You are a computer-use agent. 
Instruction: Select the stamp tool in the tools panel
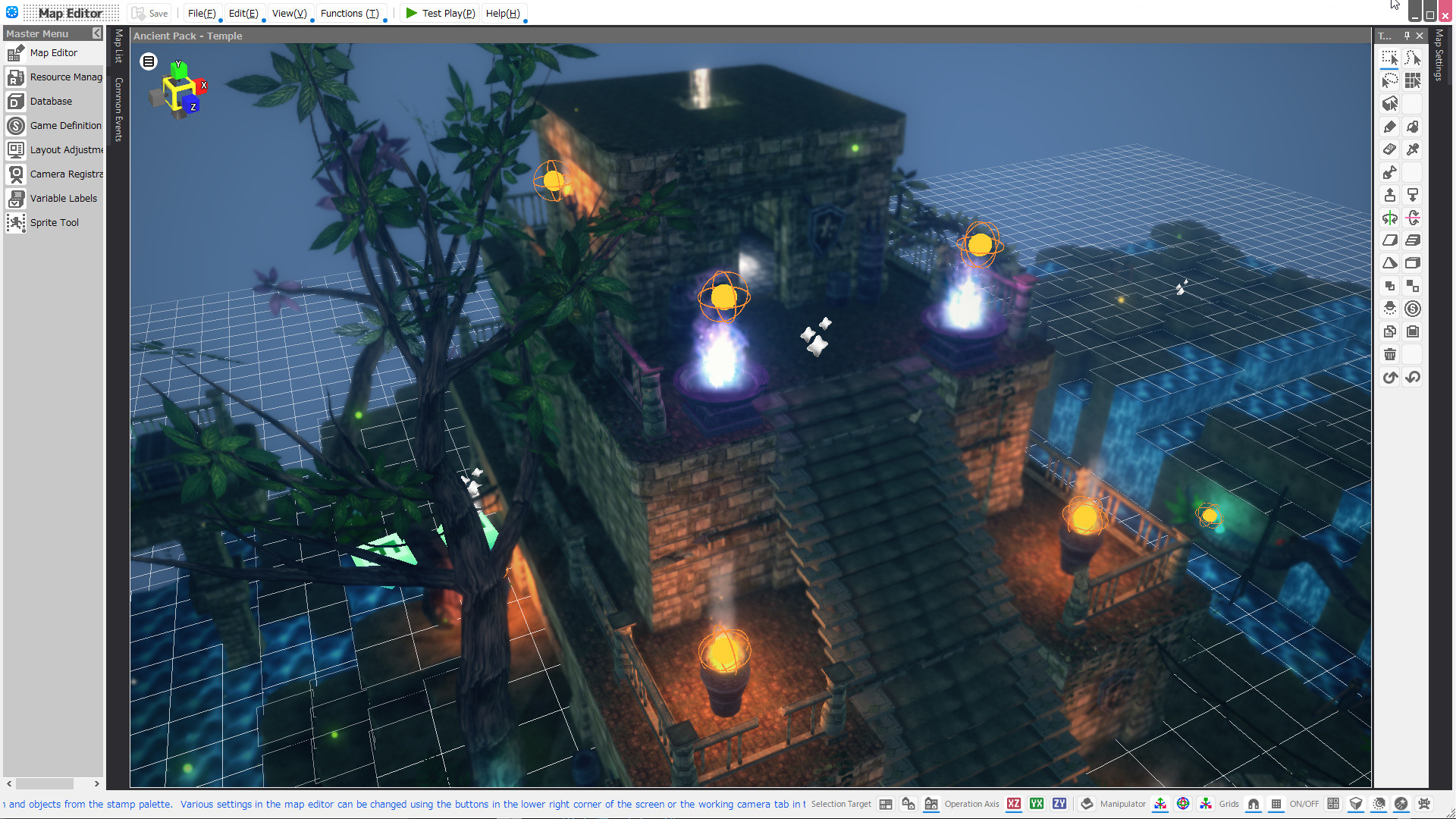click(x=1389, y=195)
